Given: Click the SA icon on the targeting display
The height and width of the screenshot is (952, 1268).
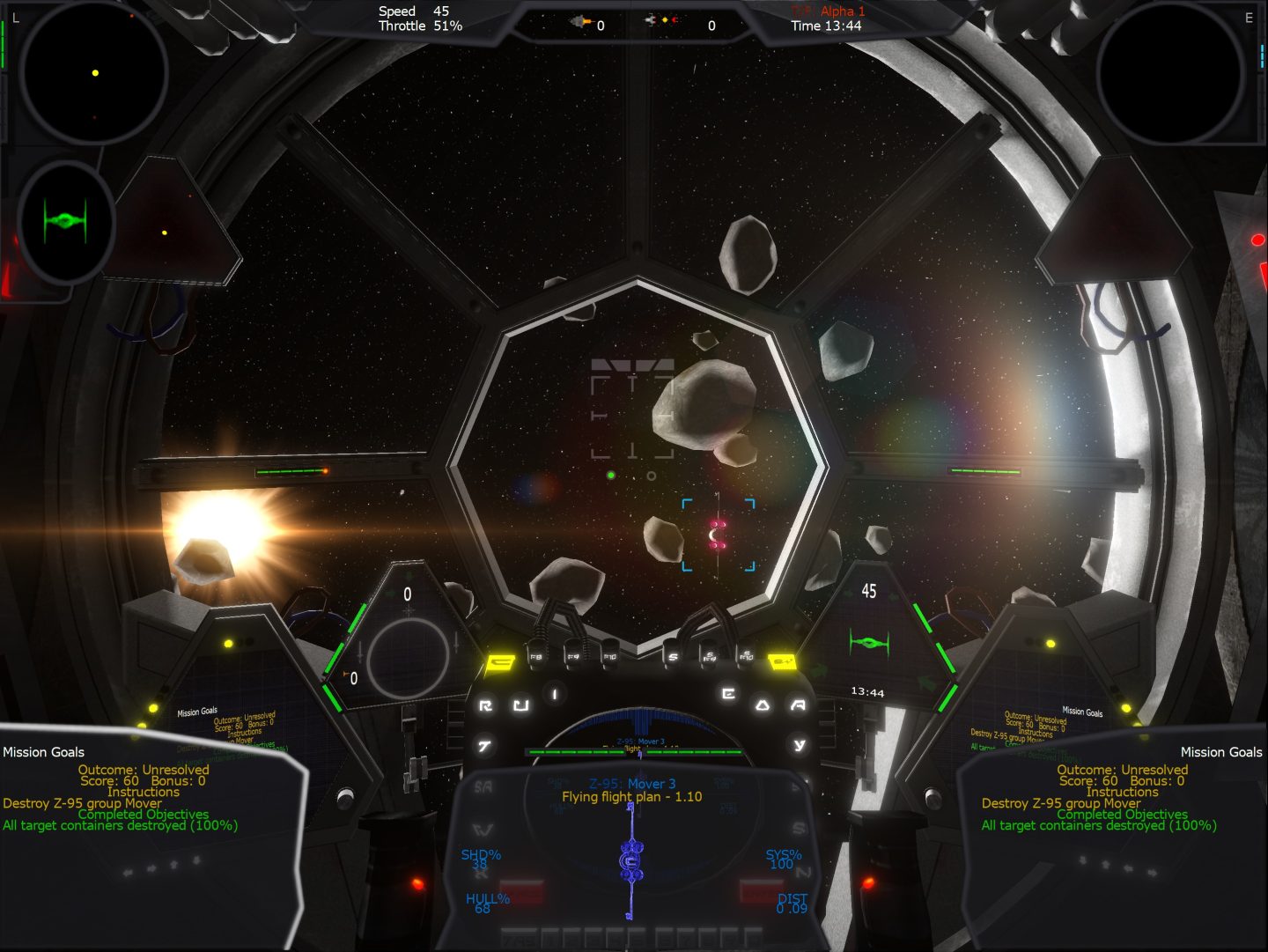Looking at the screenshot, I should click(483, 786).
